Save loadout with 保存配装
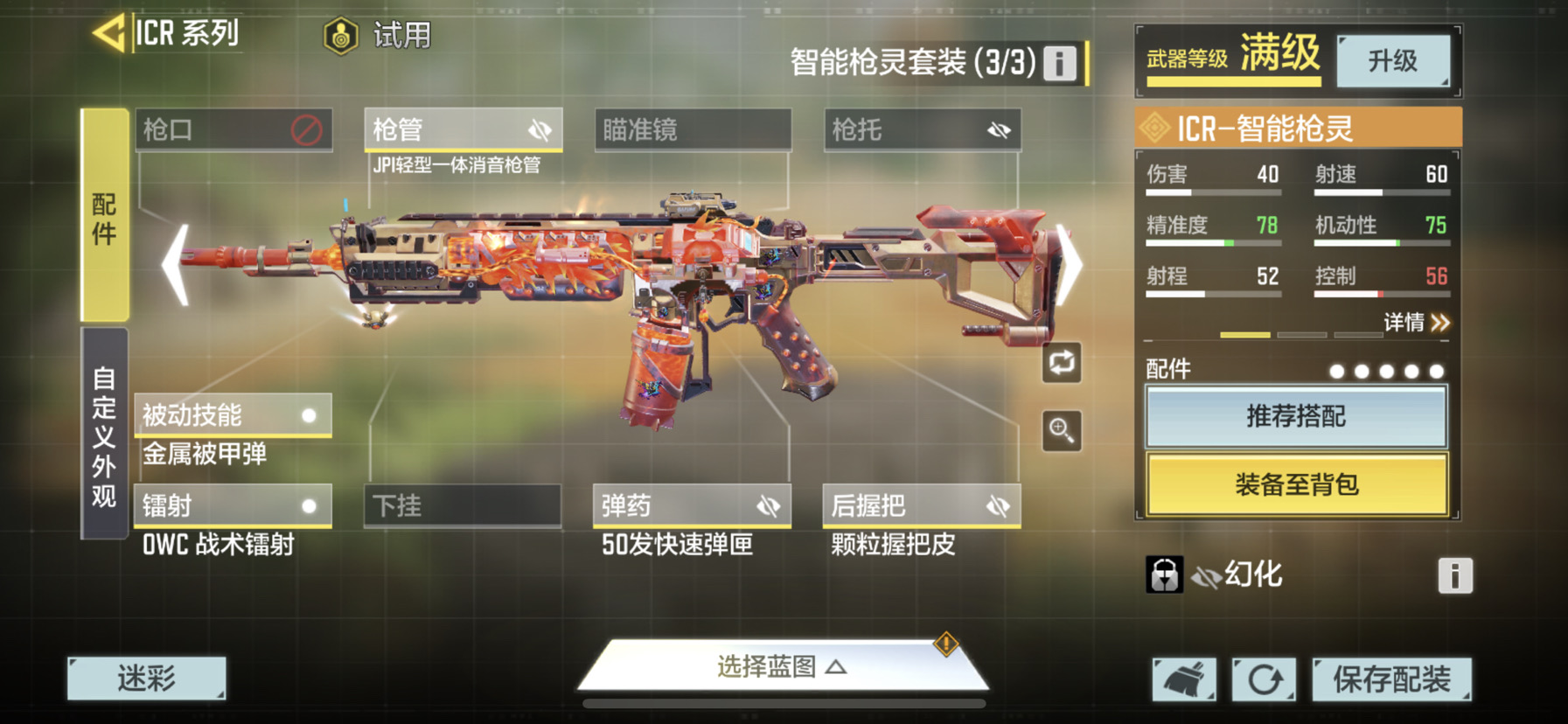 click(x=1391, y=679)
